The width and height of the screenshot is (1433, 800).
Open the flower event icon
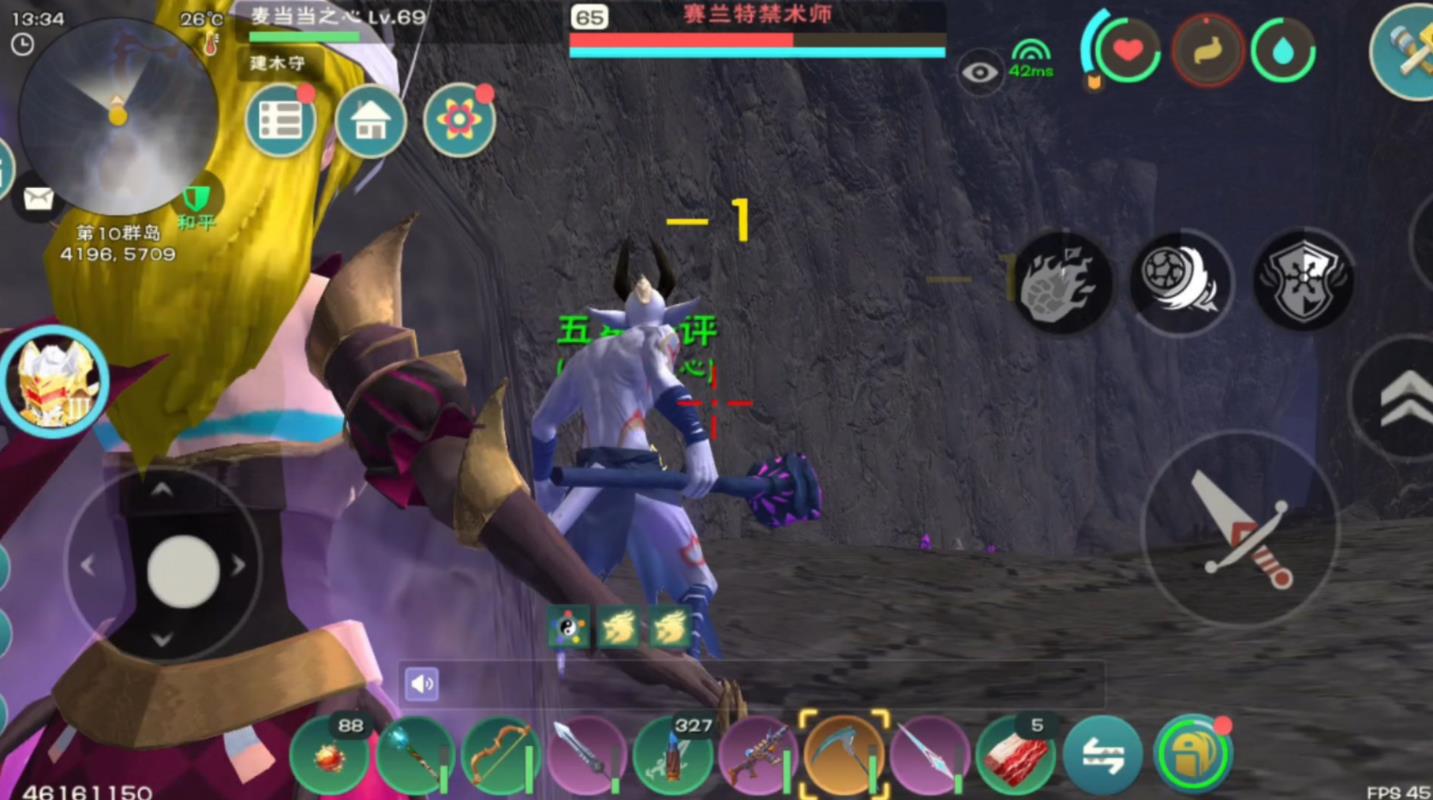tap(459, 121)
